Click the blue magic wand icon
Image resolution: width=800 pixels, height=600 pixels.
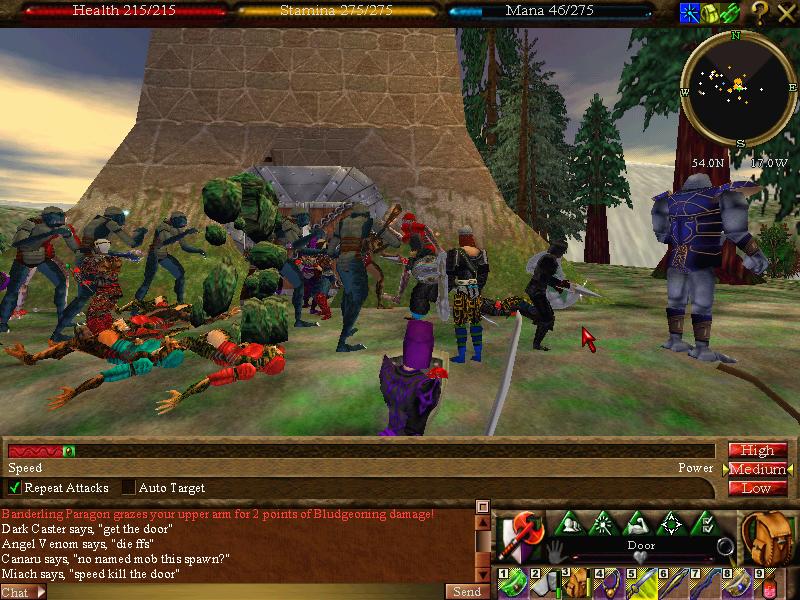(x=690, y=12)
